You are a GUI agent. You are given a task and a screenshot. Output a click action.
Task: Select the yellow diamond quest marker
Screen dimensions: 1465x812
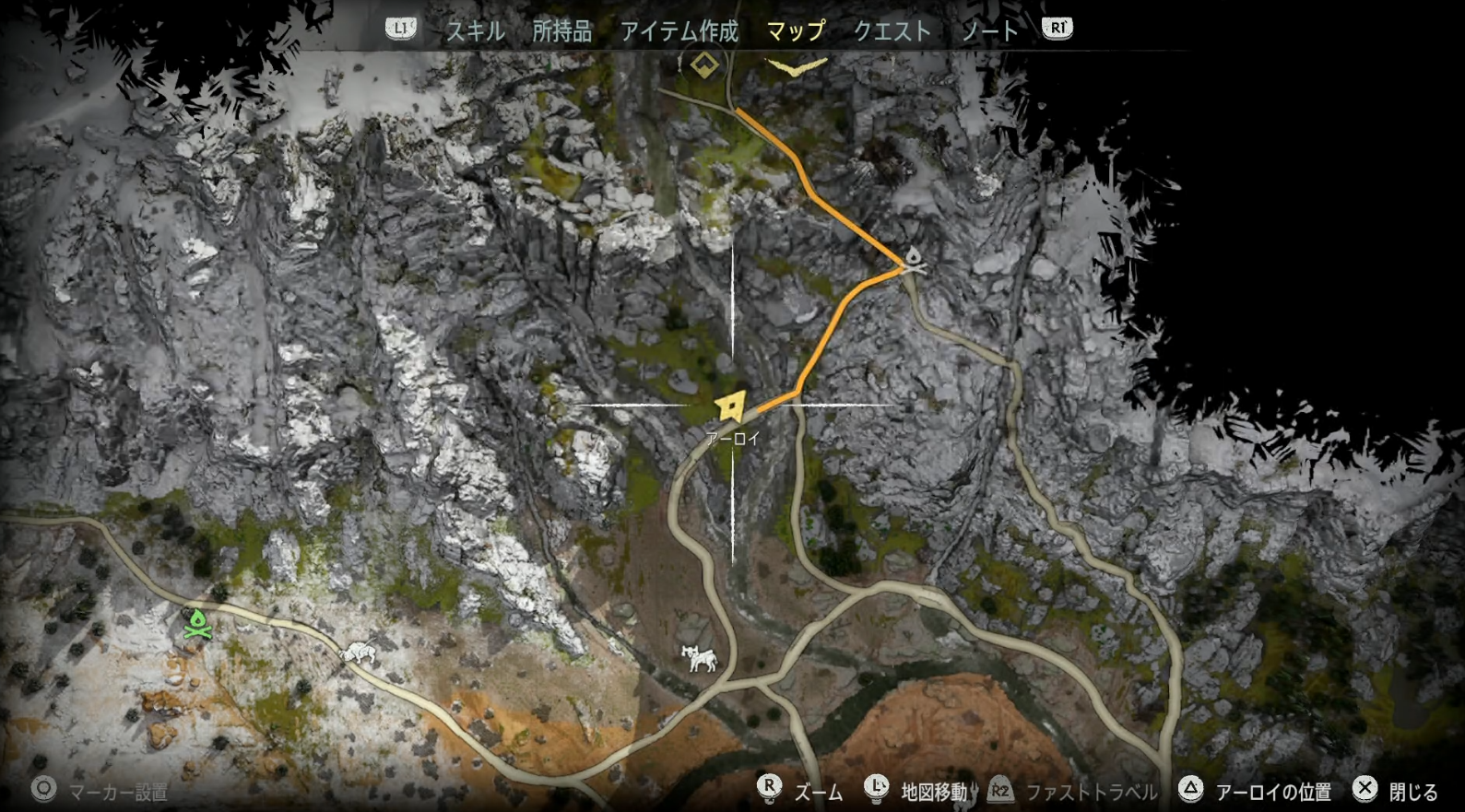(x=704, y=65)
